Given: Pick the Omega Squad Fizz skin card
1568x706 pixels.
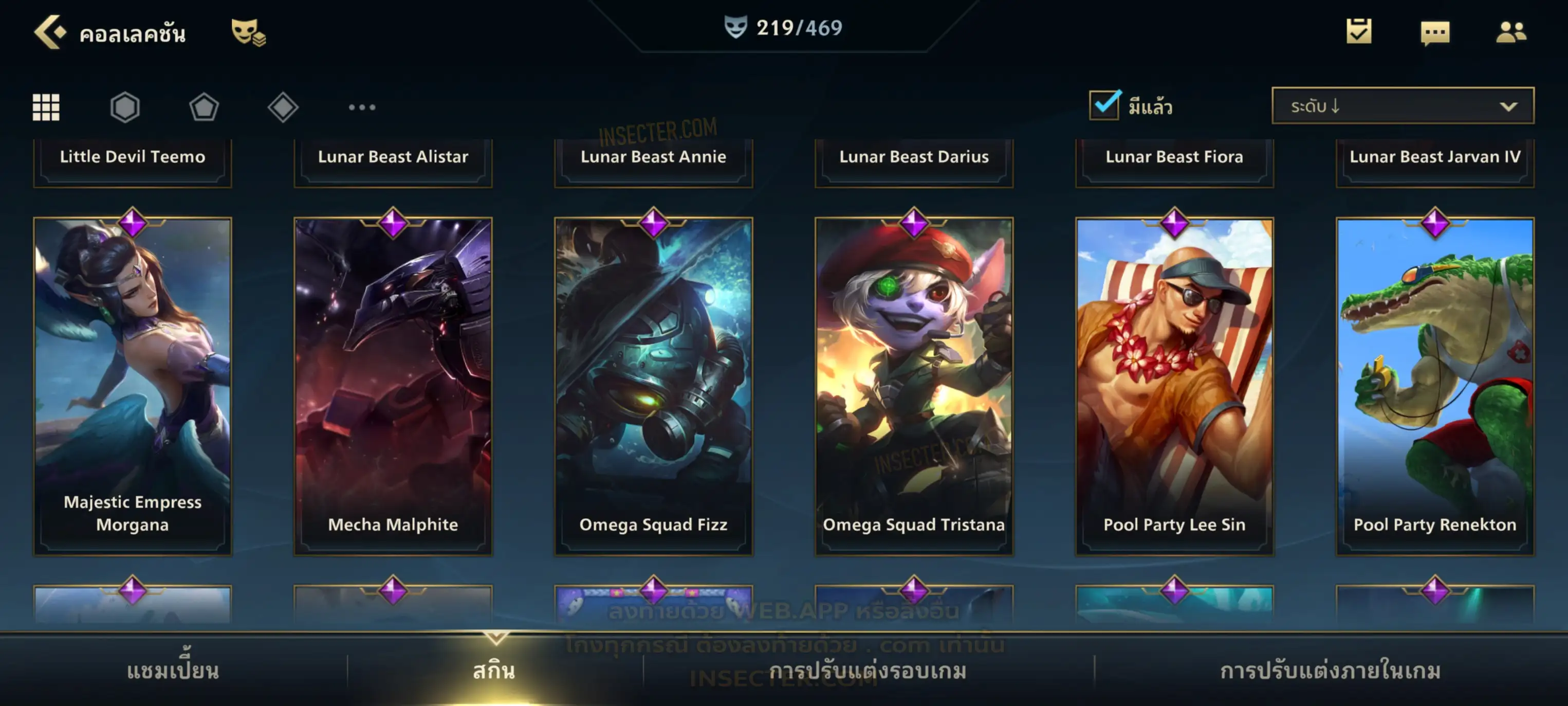Looking at the screenshot, I should click(654, 386).
